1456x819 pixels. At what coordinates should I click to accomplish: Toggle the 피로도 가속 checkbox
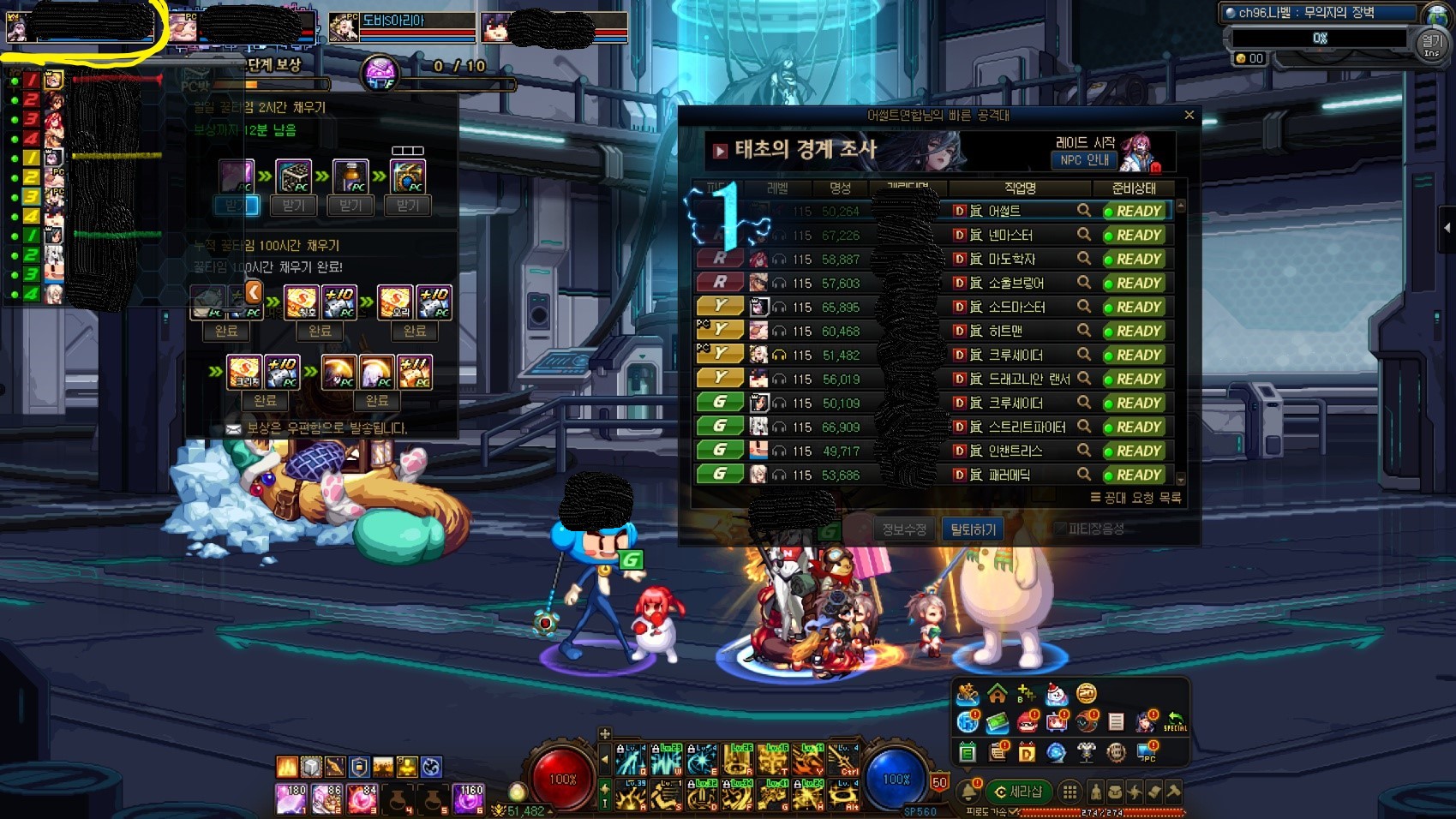pyautogui.click(x=1015, y=811)
